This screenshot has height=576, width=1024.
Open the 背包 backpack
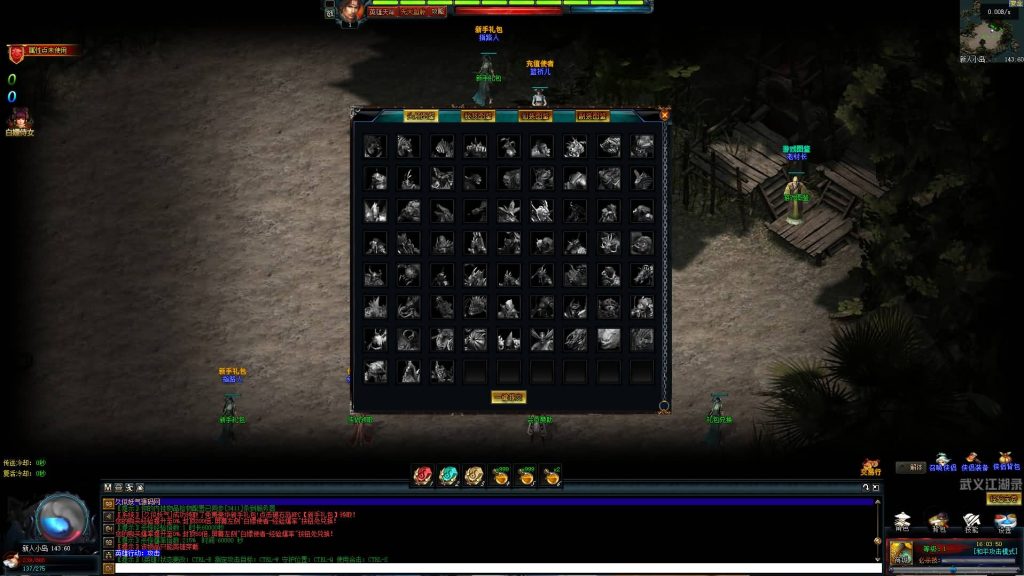point(938,521)
